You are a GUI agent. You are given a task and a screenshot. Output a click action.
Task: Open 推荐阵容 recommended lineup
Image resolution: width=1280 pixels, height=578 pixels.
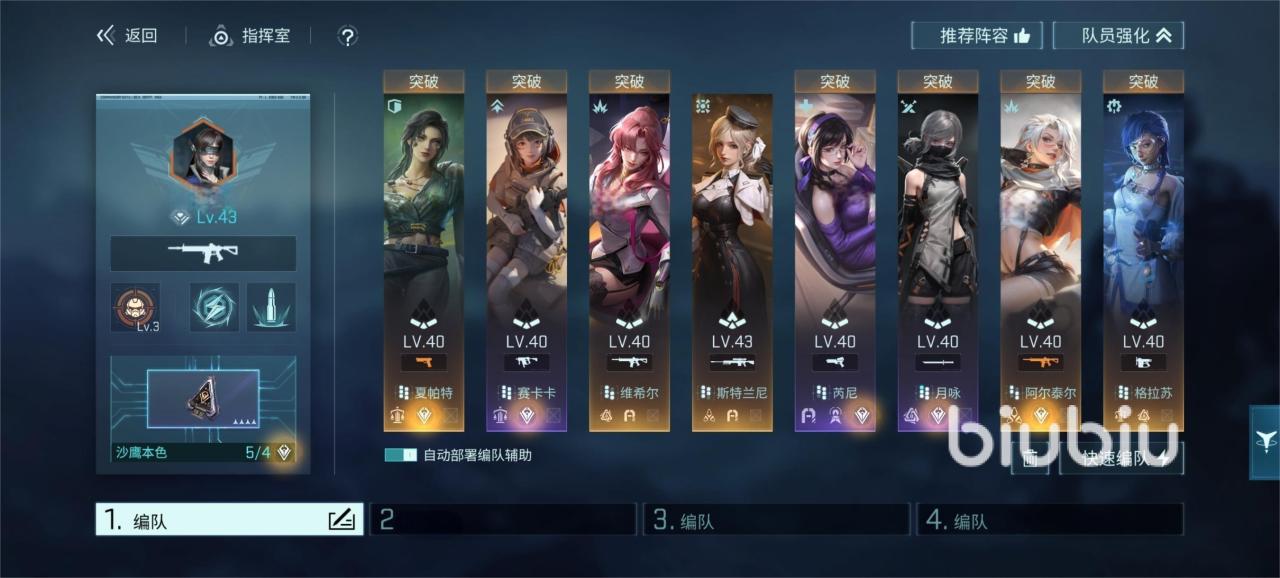click(976, 36)
